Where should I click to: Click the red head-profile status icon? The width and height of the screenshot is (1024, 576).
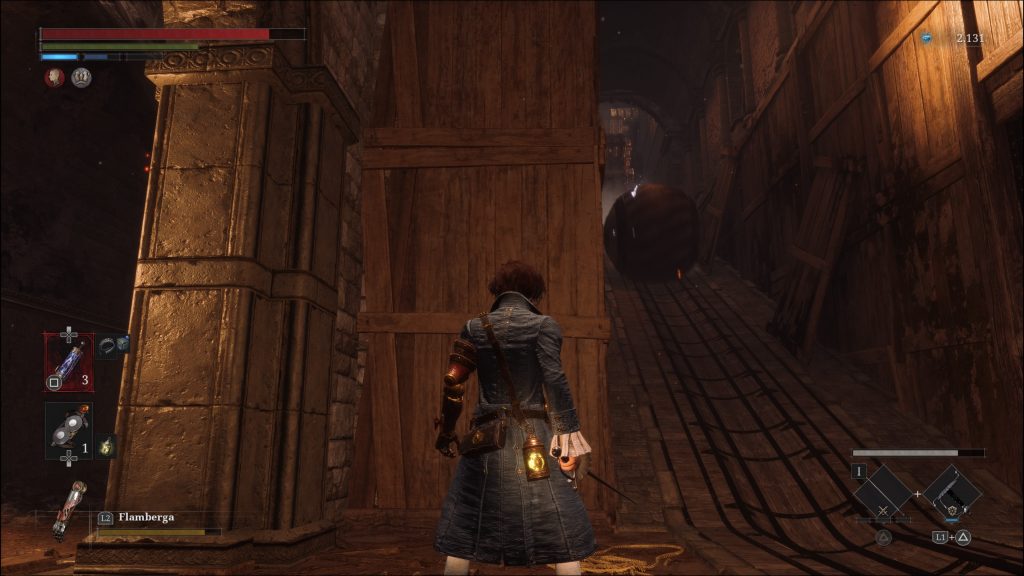(x=54, y=77)
